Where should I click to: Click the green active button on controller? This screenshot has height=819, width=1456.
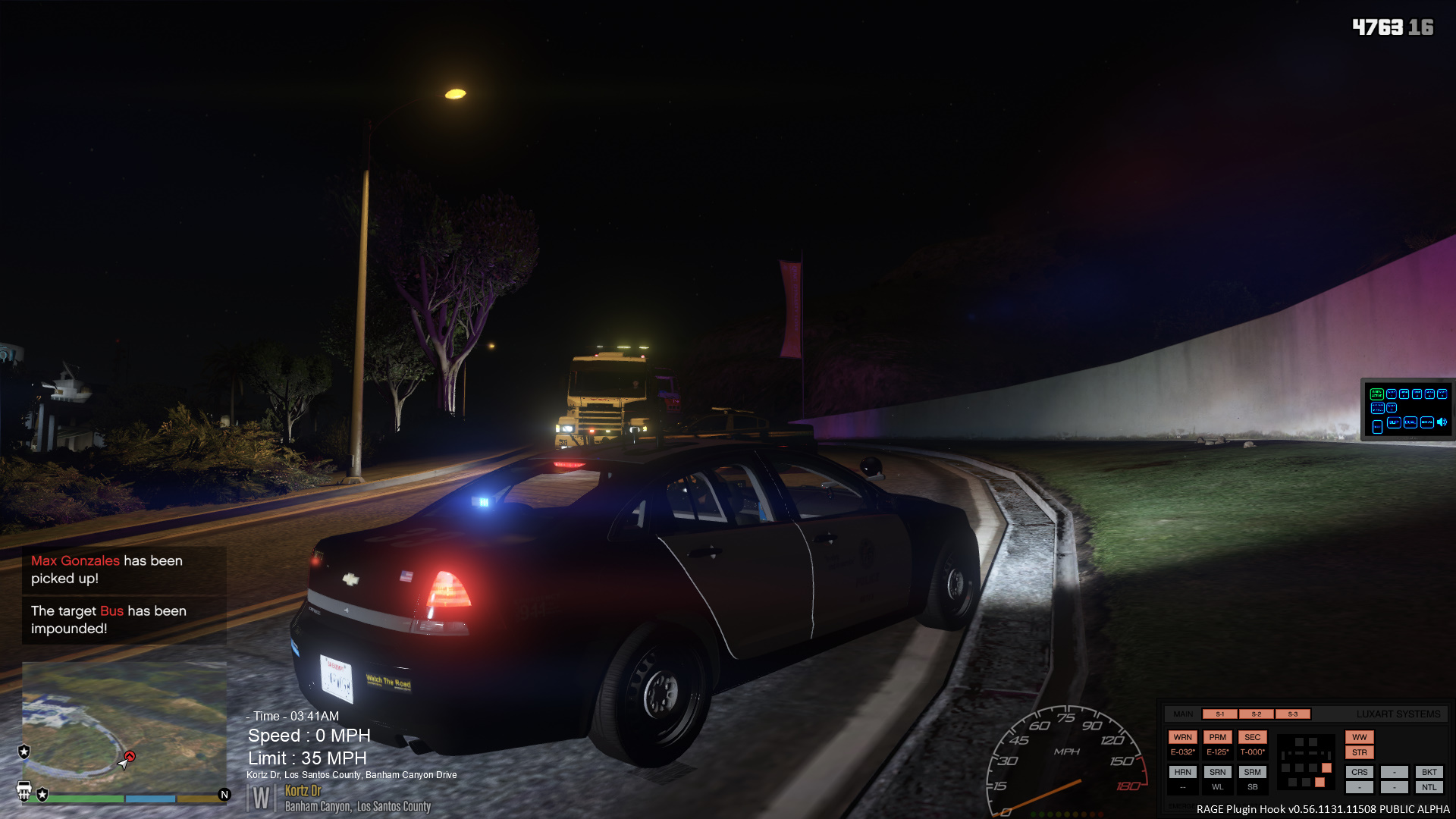(x=1376, y=394)
